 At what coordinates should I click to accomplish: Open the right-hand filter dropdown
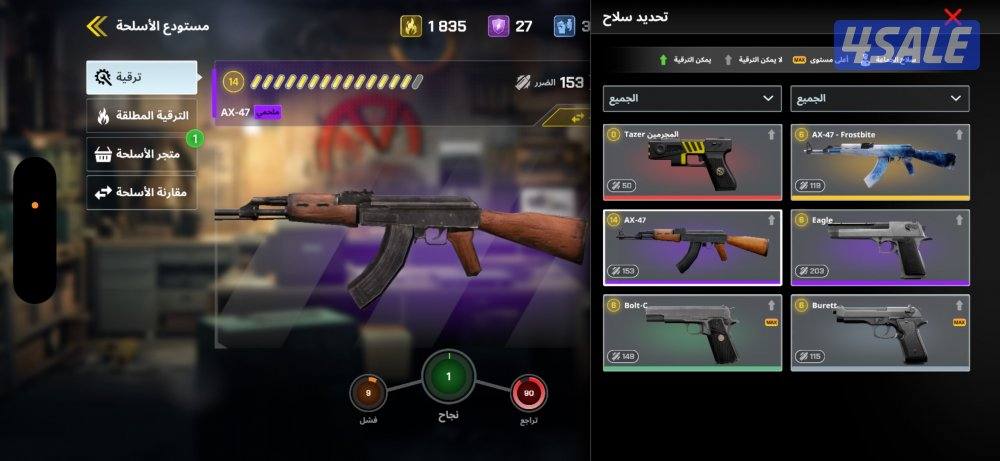[x=879, y=98]
